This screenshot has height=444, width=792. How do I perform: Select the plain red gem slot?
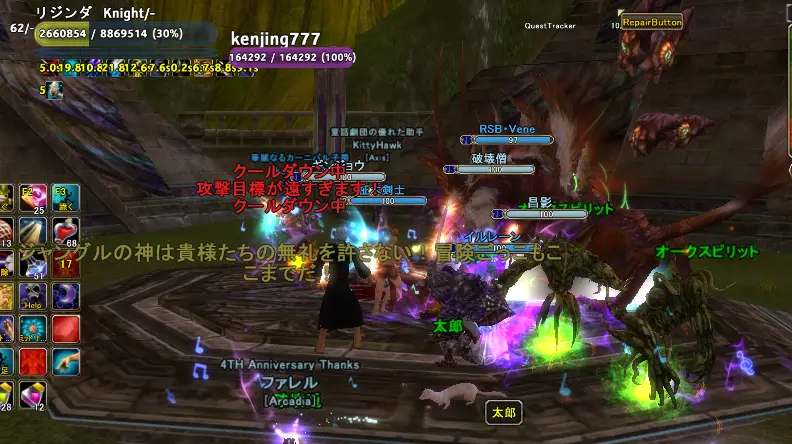[x=66, y=328]
